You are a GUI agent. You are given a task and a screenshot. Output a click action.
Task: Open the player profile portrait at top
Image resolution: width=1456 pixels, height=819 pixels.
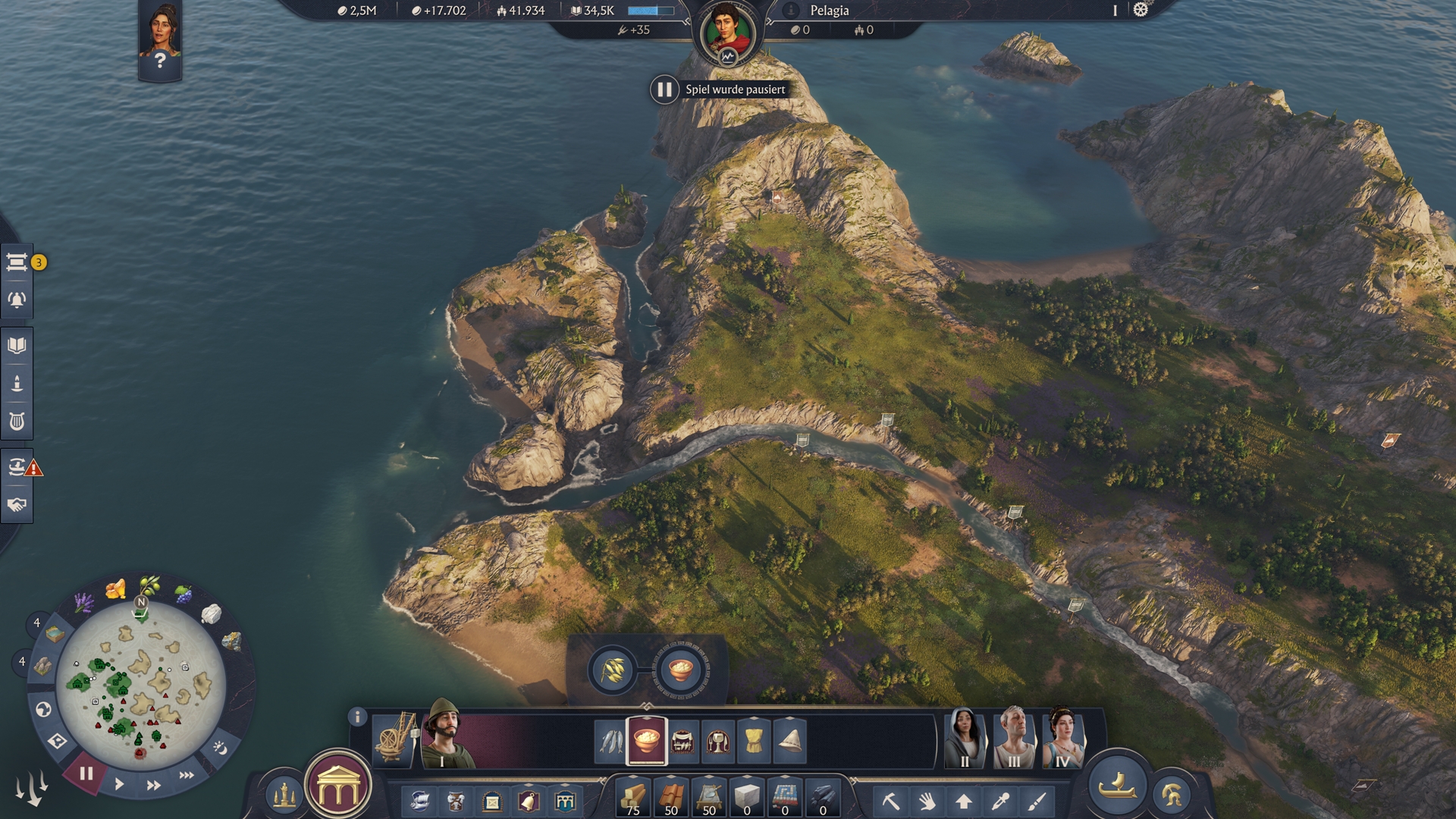(x=726, y=33)
